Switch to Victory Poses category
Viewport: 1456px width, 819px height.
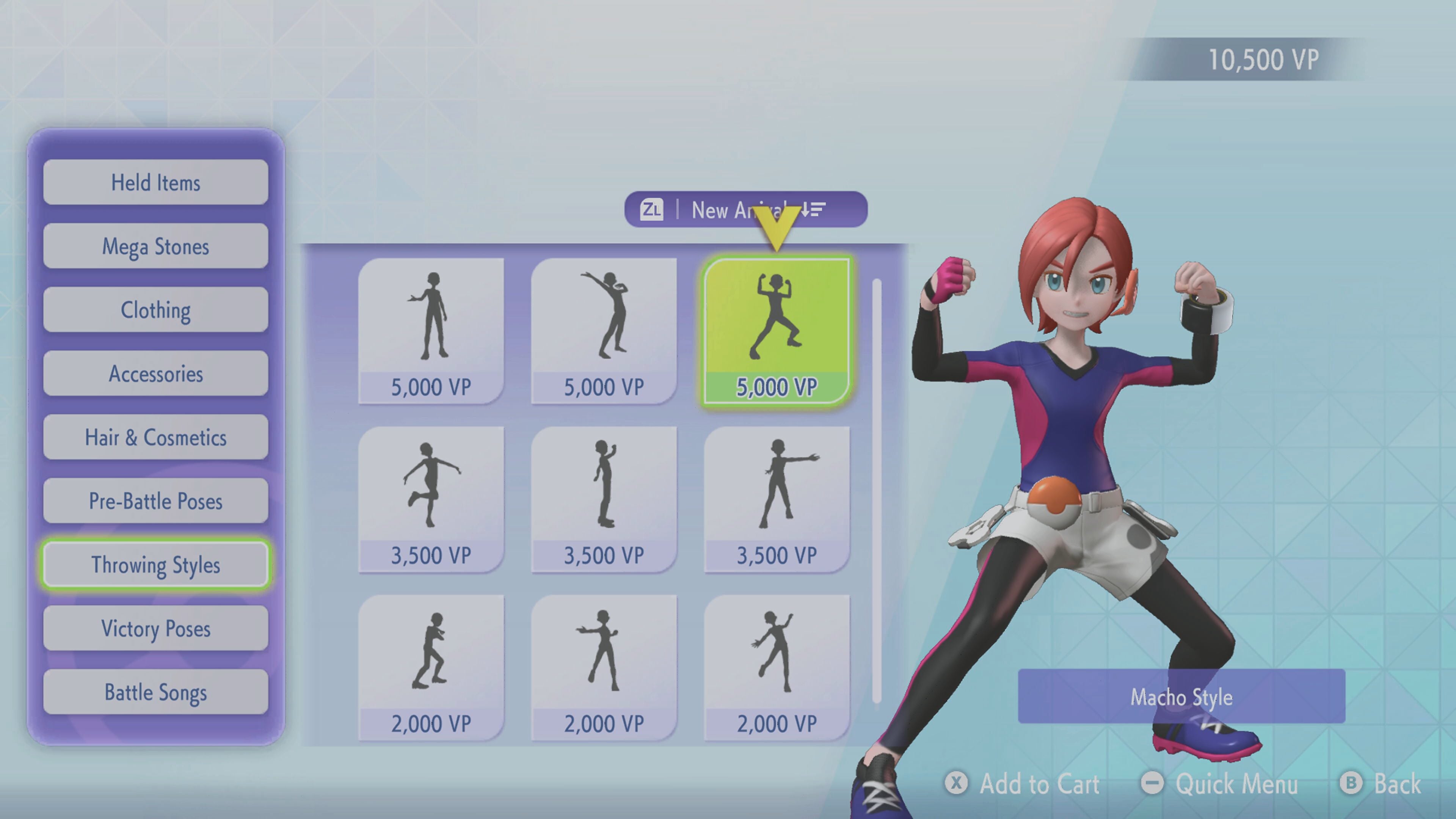click(155, 629)
